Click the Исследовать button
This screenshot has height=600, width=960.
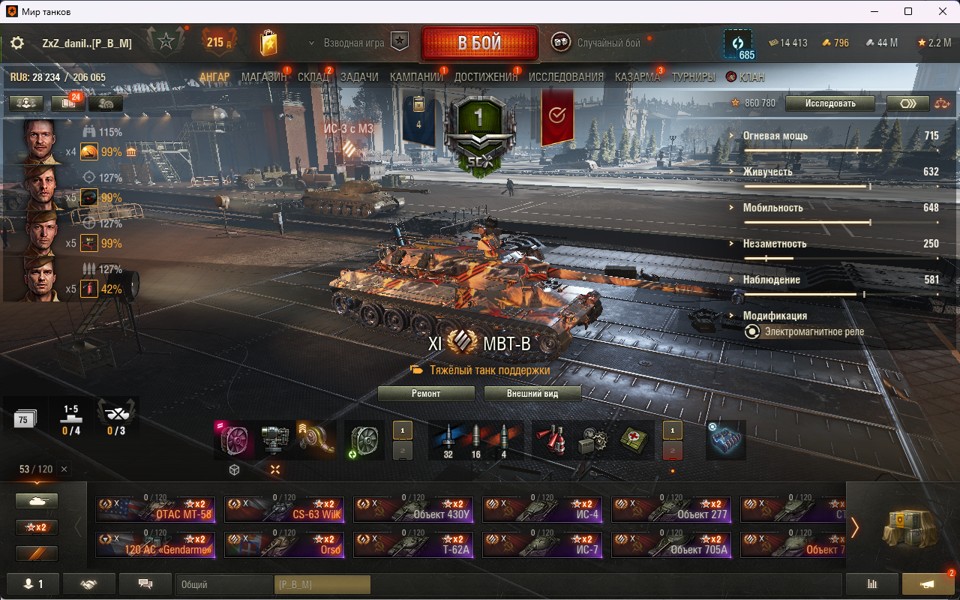tap(829, 103)
